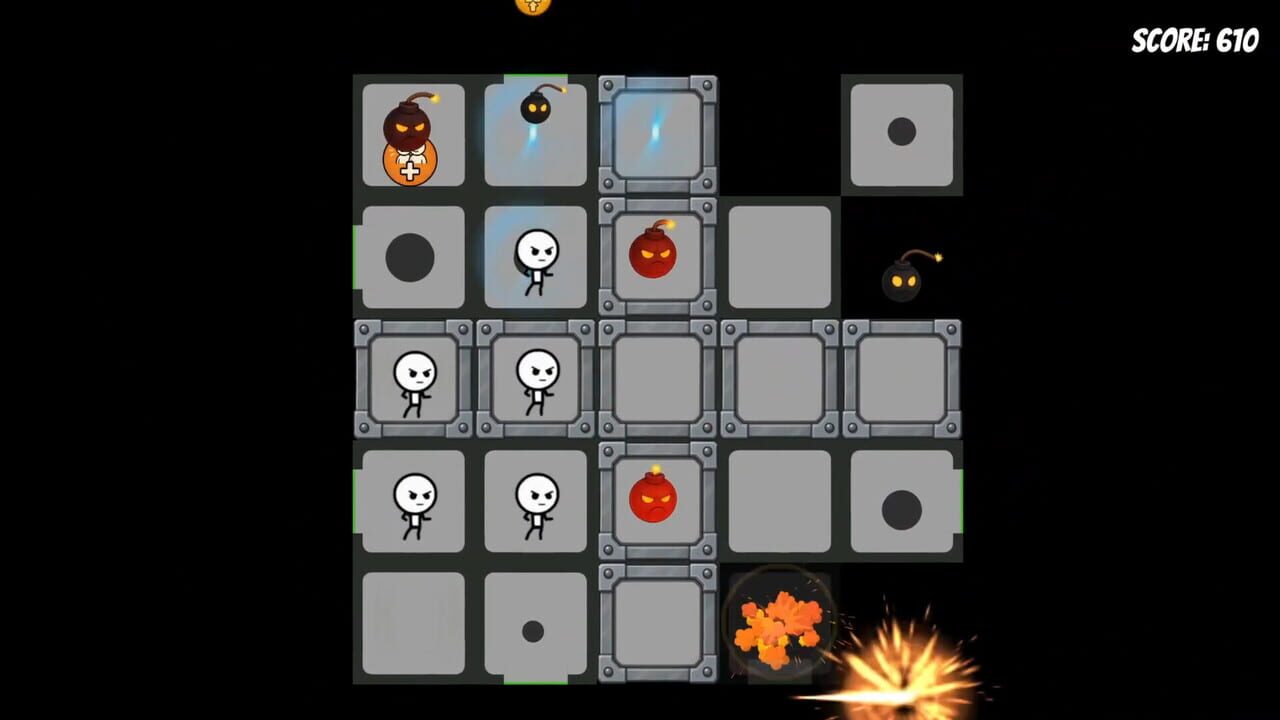
Task: Click the angry red bomb near the bottom
Action: click(657, 500)
